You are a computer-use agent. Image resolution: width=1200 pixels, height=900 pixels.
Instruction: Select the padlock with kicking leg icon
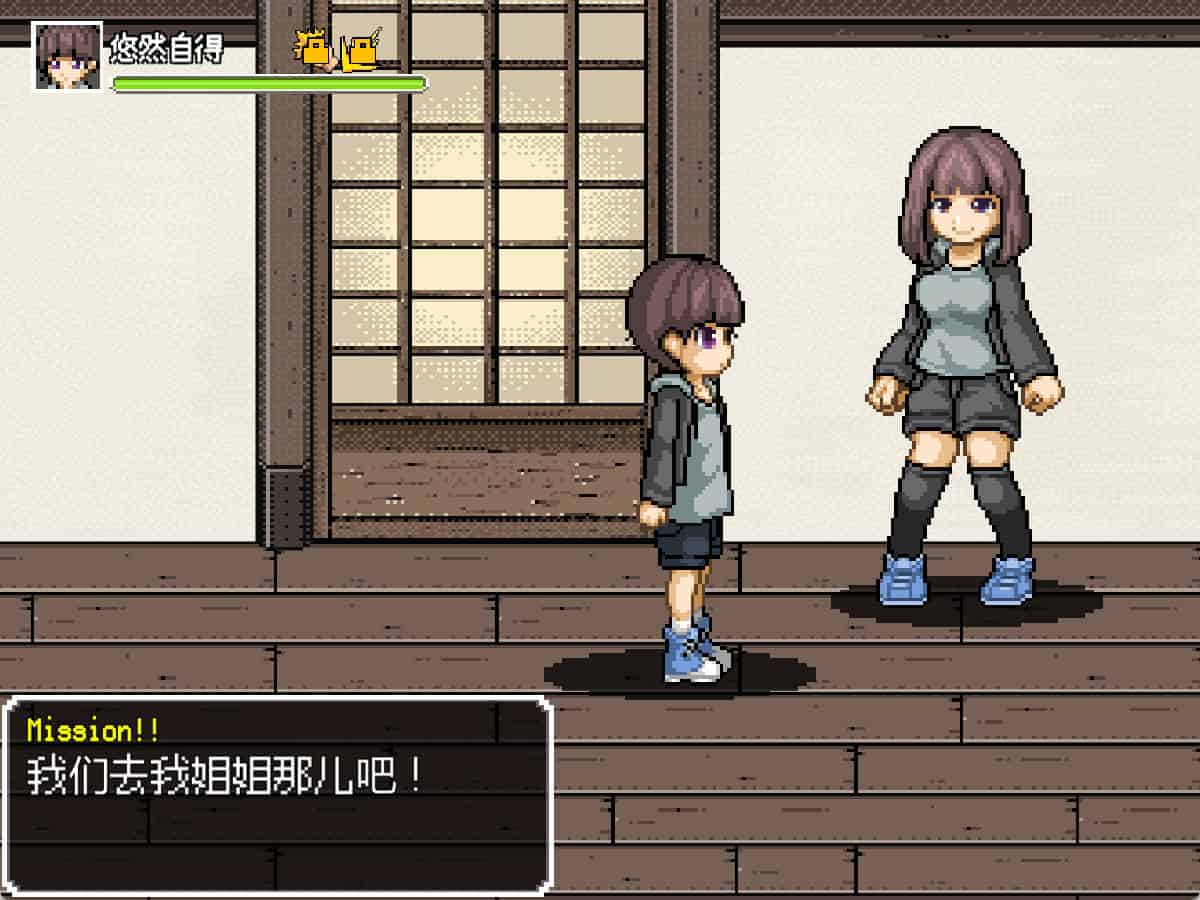(x=360, y=50)
